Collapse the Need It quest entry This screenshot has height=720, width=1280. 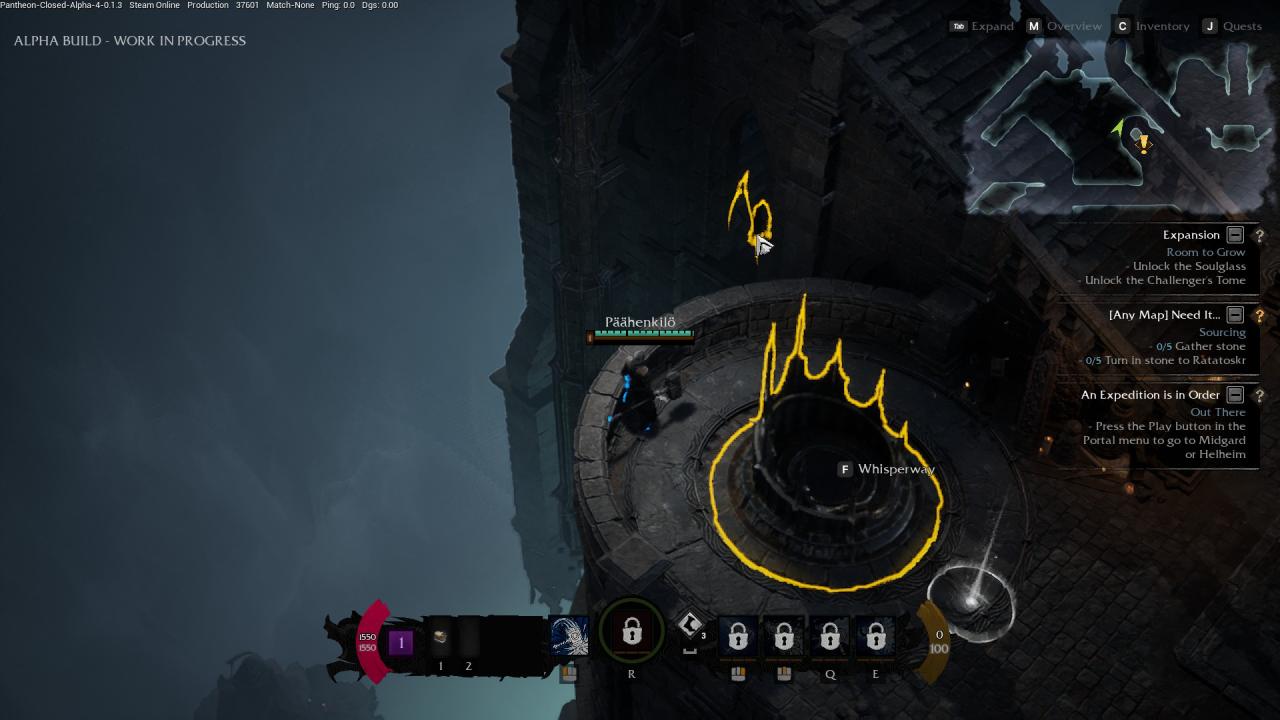click(1235, 315)
